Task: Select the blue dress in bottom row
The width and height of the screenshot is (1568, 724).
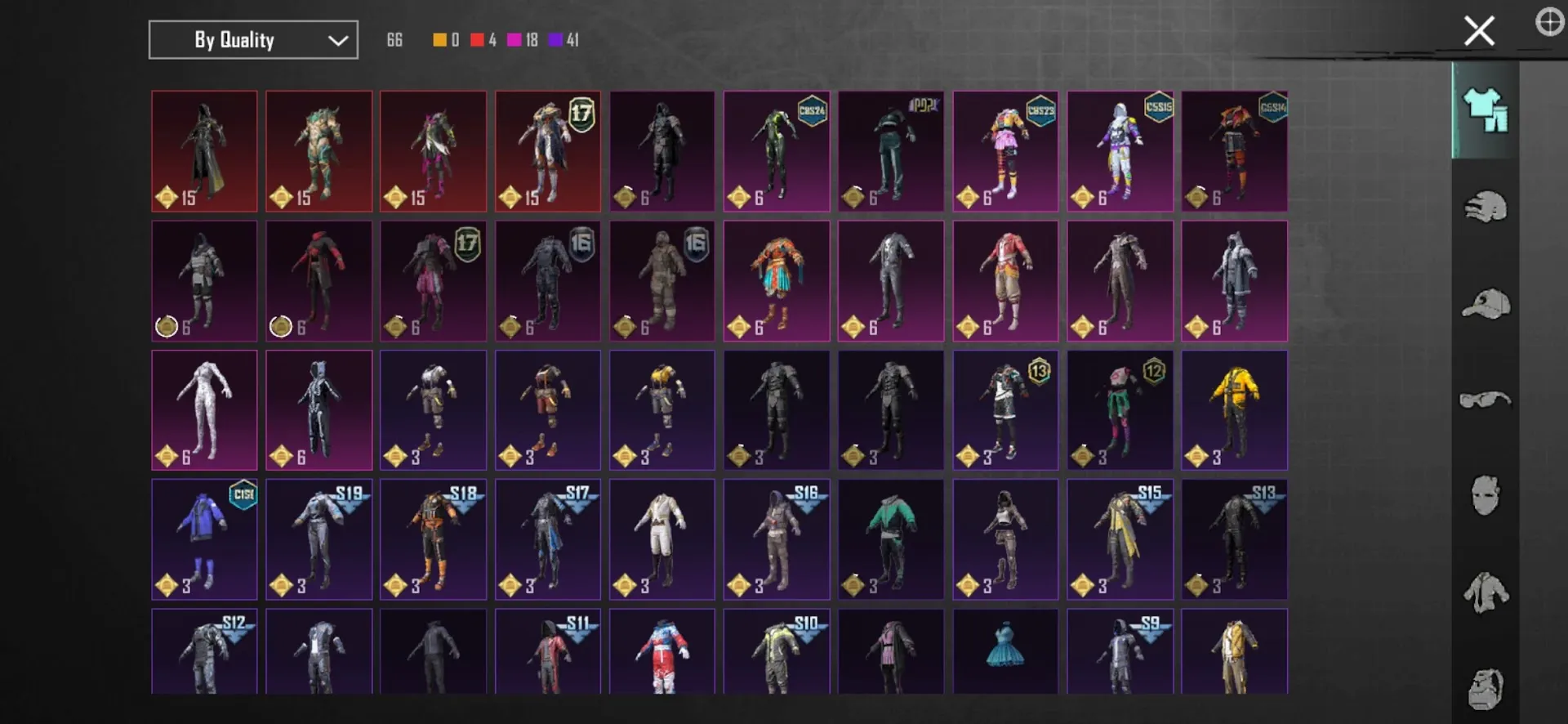Action: click(x=1005, y=654)
